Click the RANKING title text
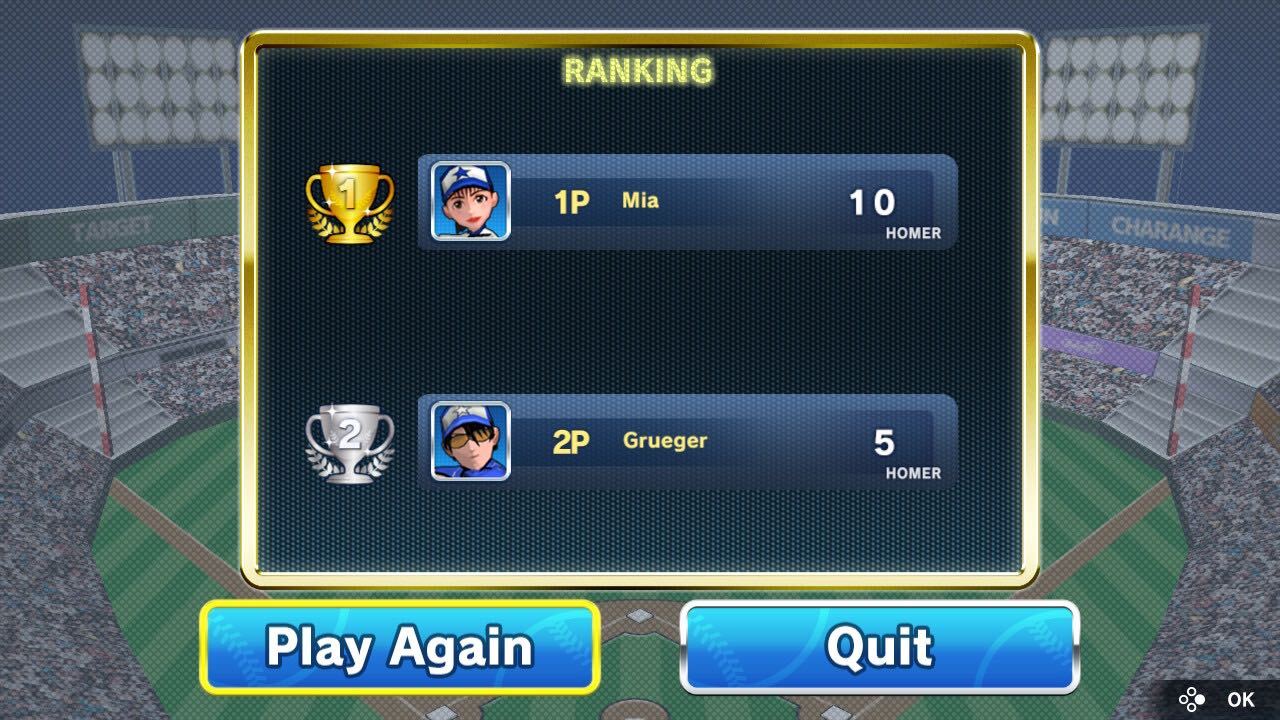This screenshot has width=1280, height=720. [x=638, y=70]
